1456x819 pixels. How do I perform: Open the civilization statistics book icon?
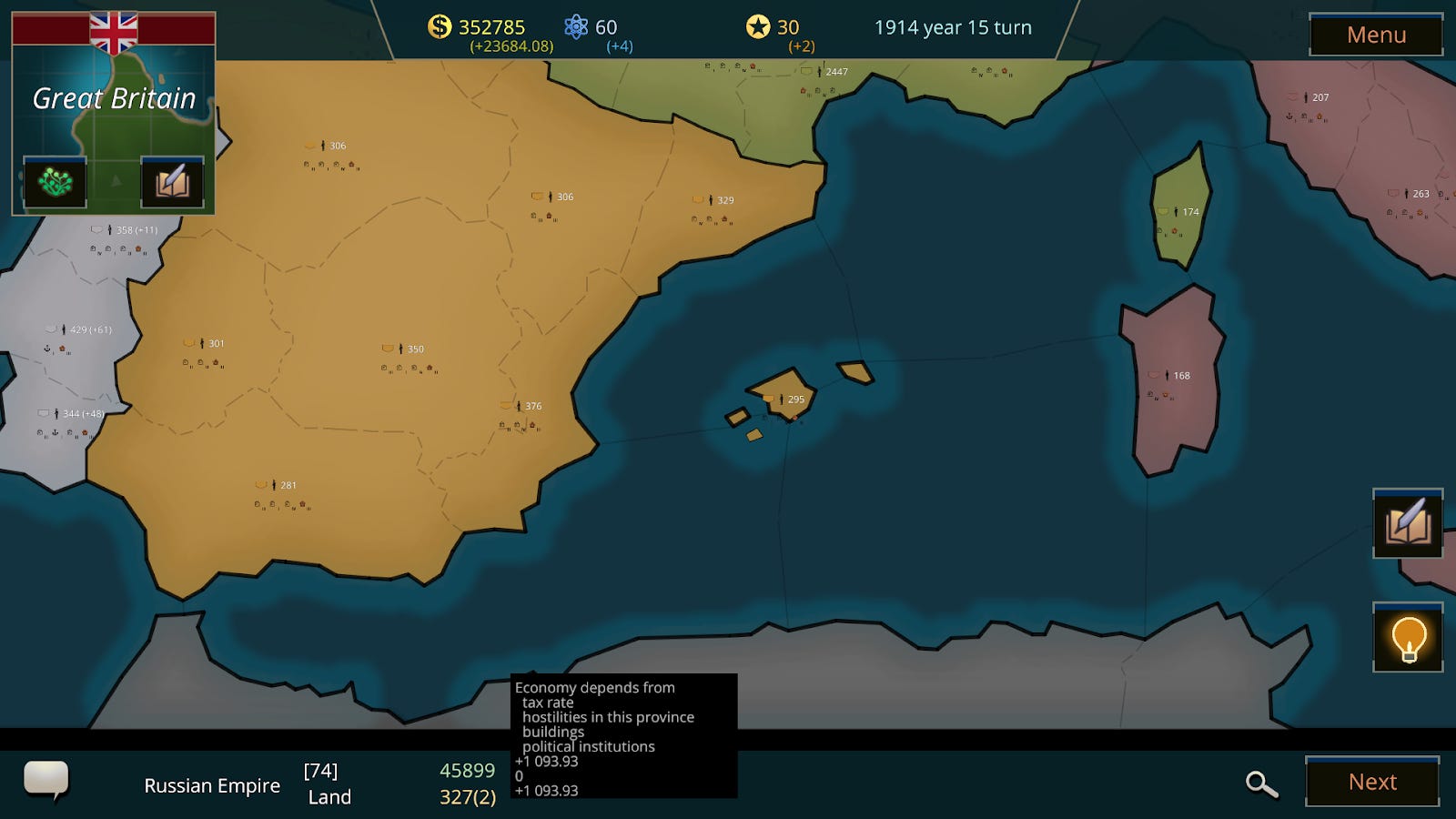click(172, 180)
